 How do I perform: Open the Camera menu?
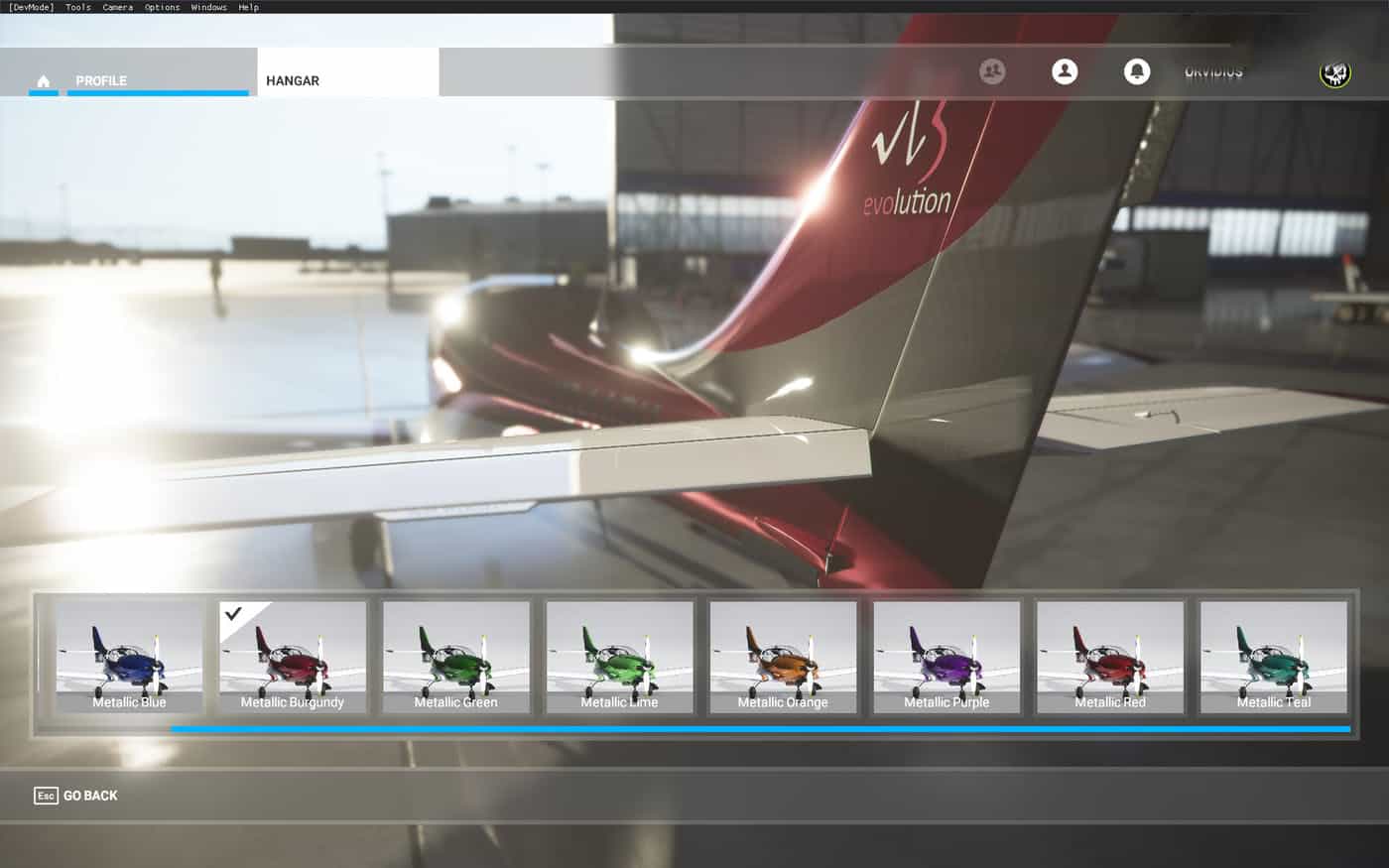117,7
